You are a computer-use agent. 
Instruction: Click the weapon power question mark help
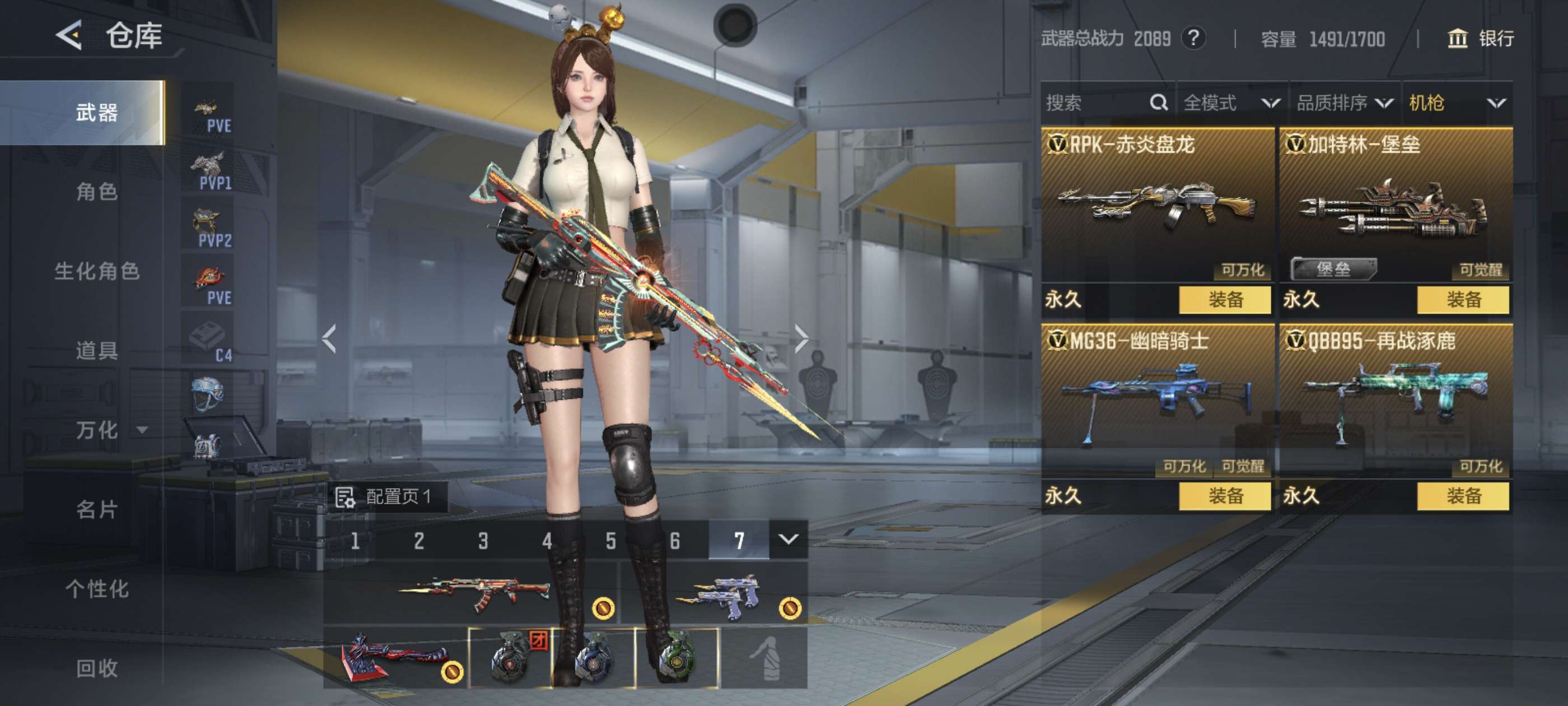[1193, 38]
